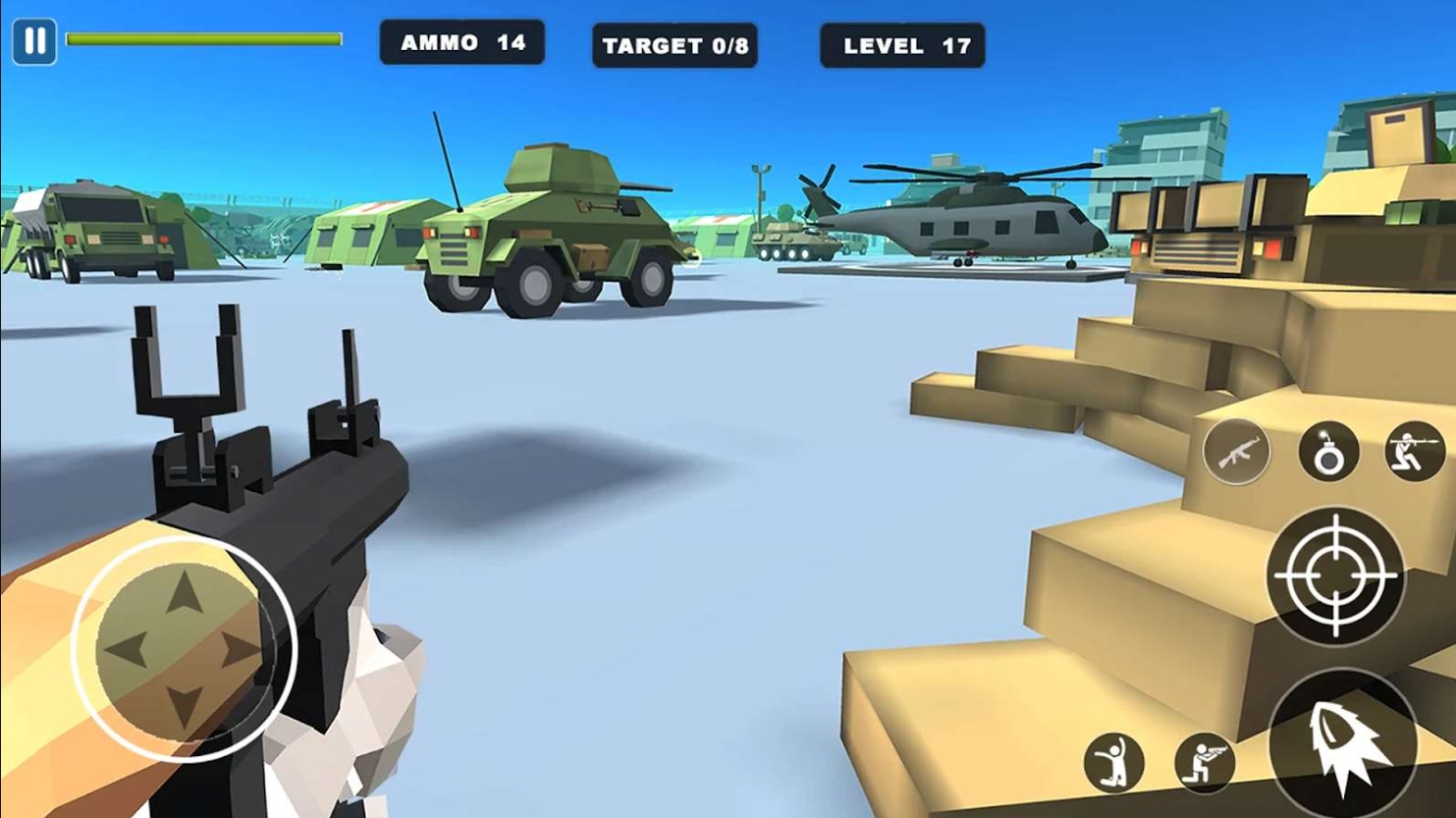This screenshot has width=1456, height=818.
Task: Tap the left arrow on the movement pad
Action: coord(127,649)
